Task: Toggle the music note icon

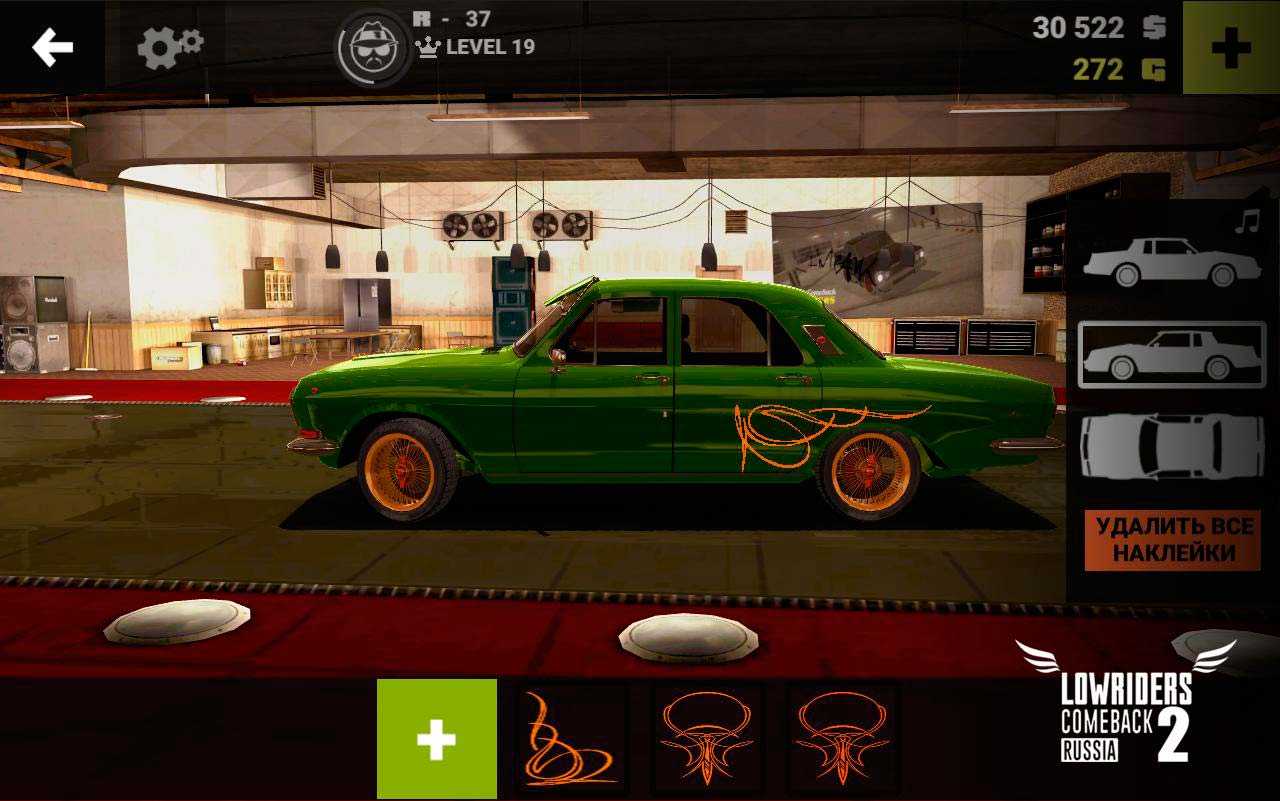Action: (1246, 222)
